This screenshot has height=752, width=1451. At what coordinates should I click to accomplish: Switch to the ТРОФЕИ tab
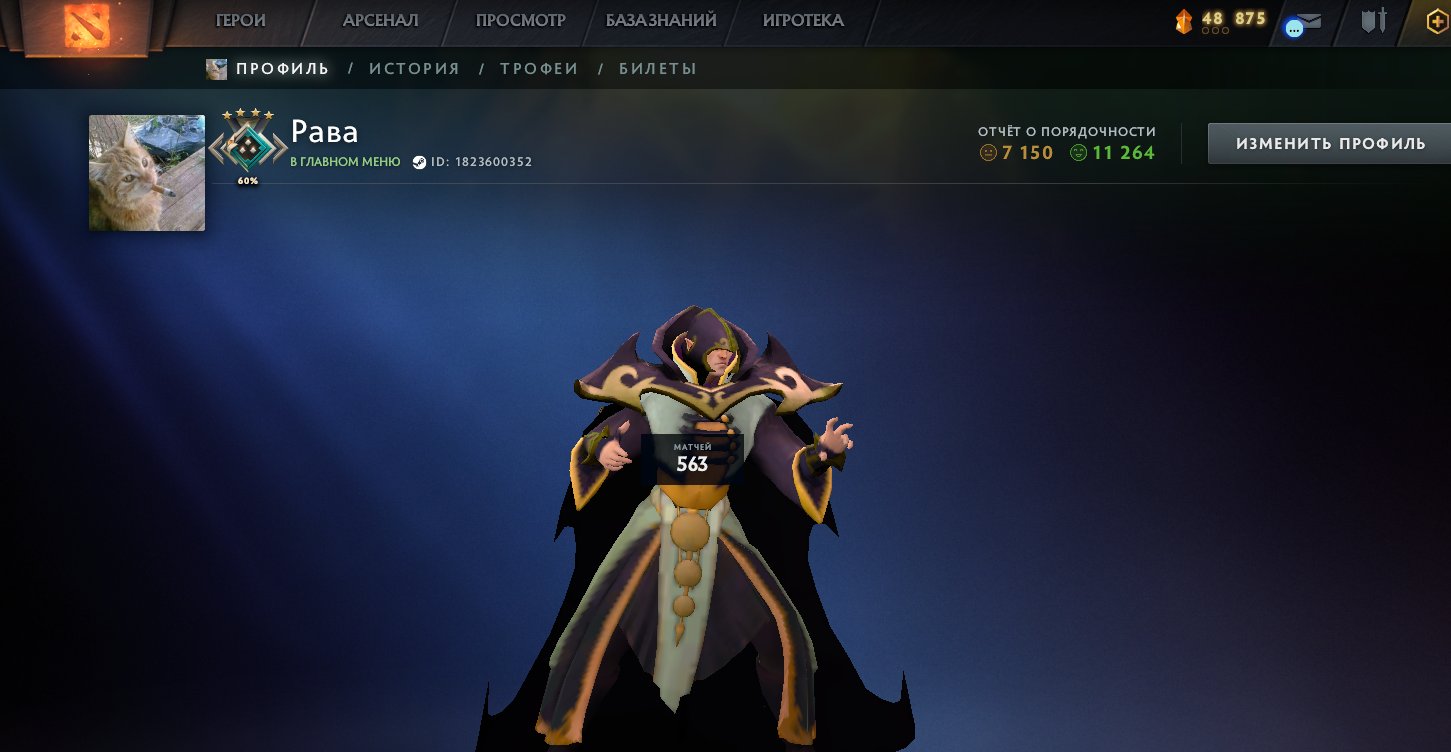pyautogui.click(x=538, y=68)
